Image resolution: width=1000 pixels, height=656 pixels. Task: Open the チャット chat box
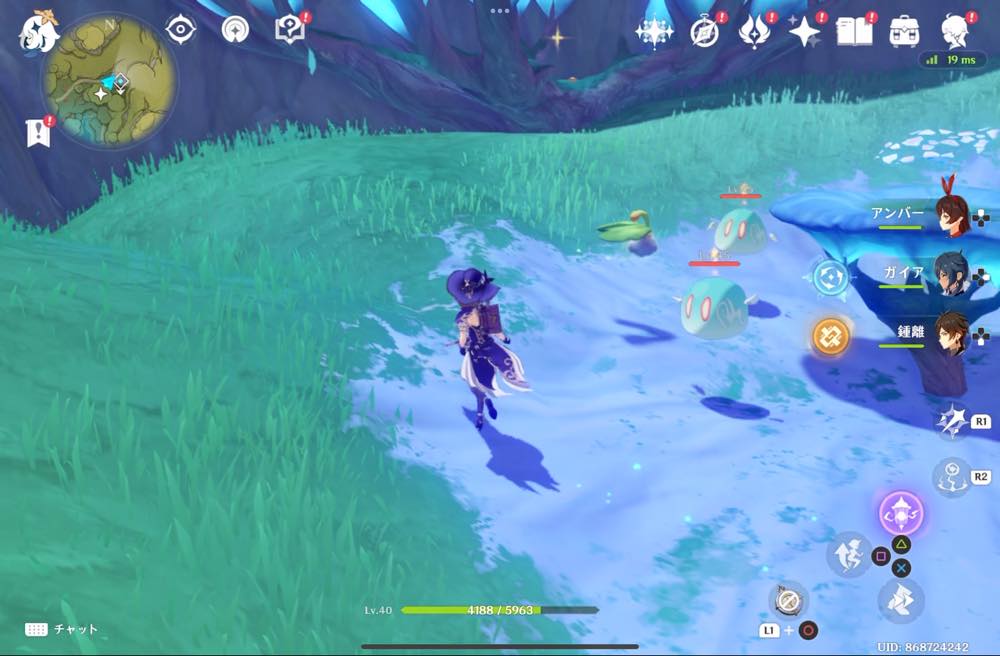[x=62, y=629]
